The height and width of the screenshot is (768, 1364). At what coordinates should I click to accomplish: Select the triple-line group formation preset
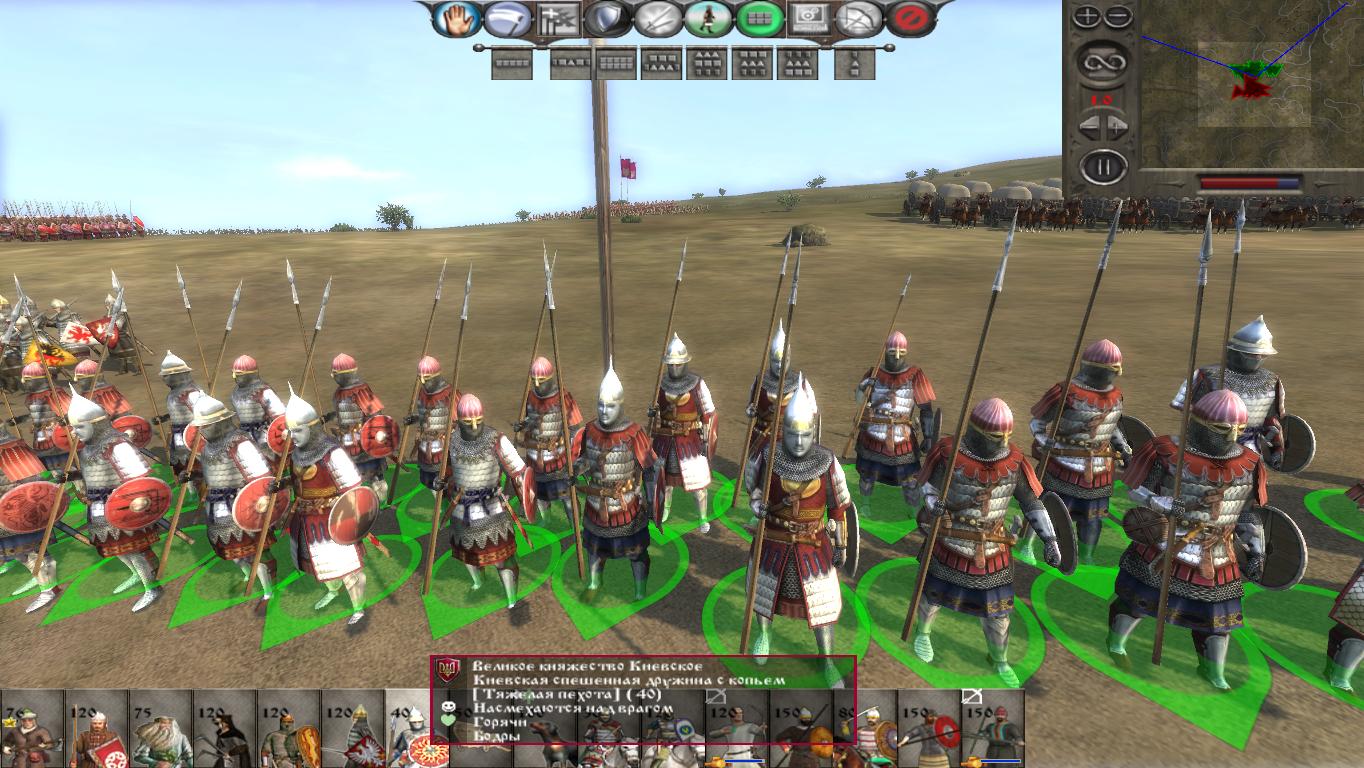(707, 64)
